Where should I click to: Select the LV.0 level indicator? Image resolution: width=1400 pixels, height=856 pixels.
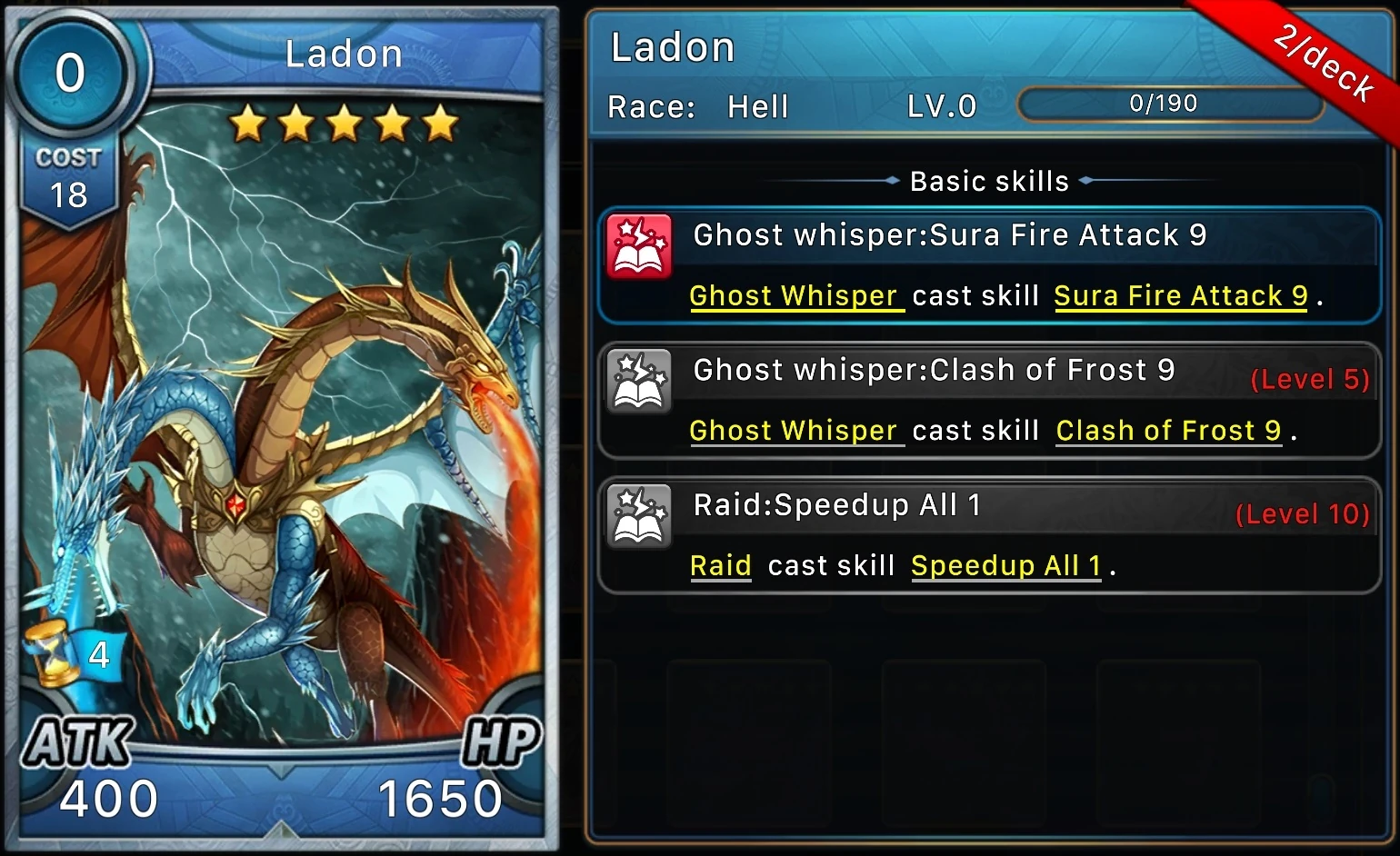pos(941,106)
